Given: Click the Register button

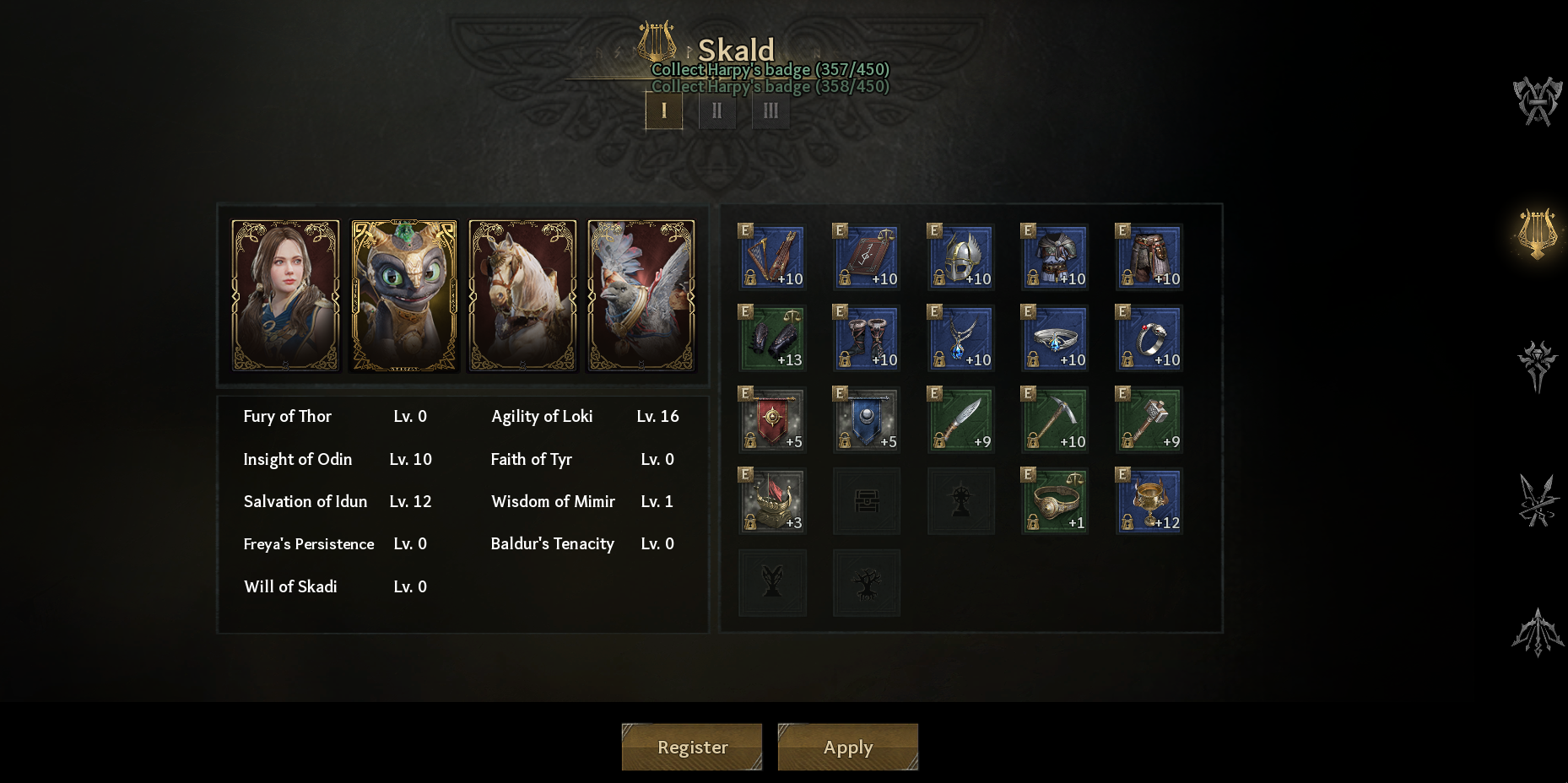Looking at the screenshot, I should [x=692, y=747].
